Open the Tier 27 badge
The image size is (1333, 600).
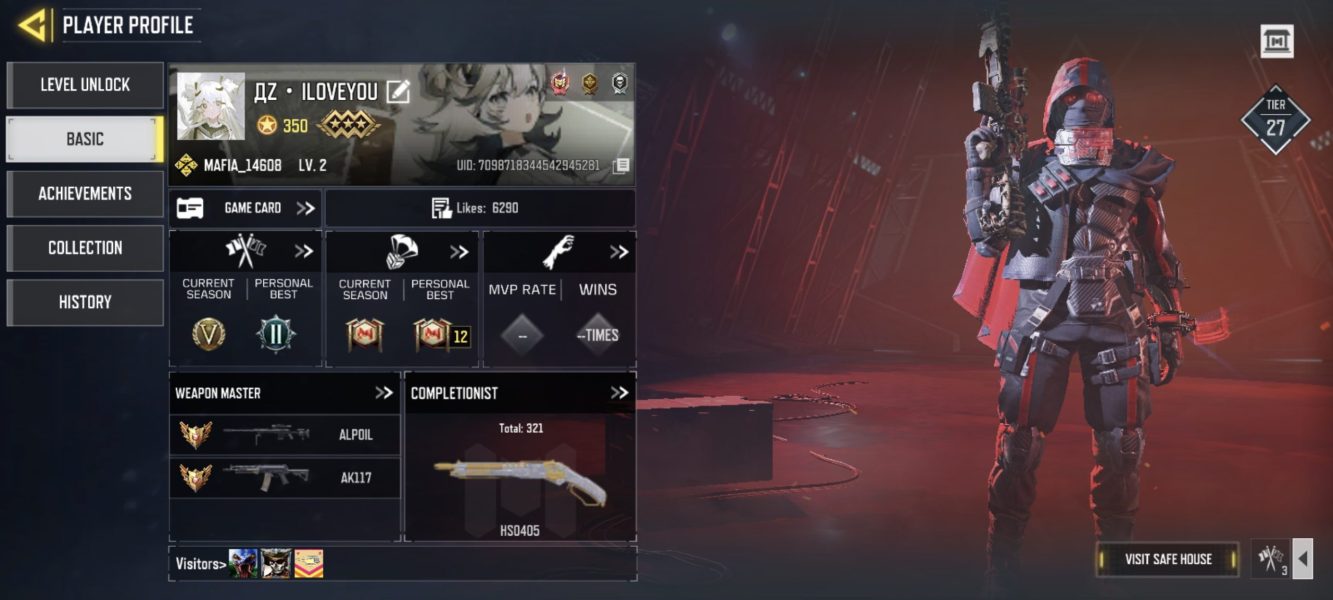pyautogui.click(x=1275, y=120)
